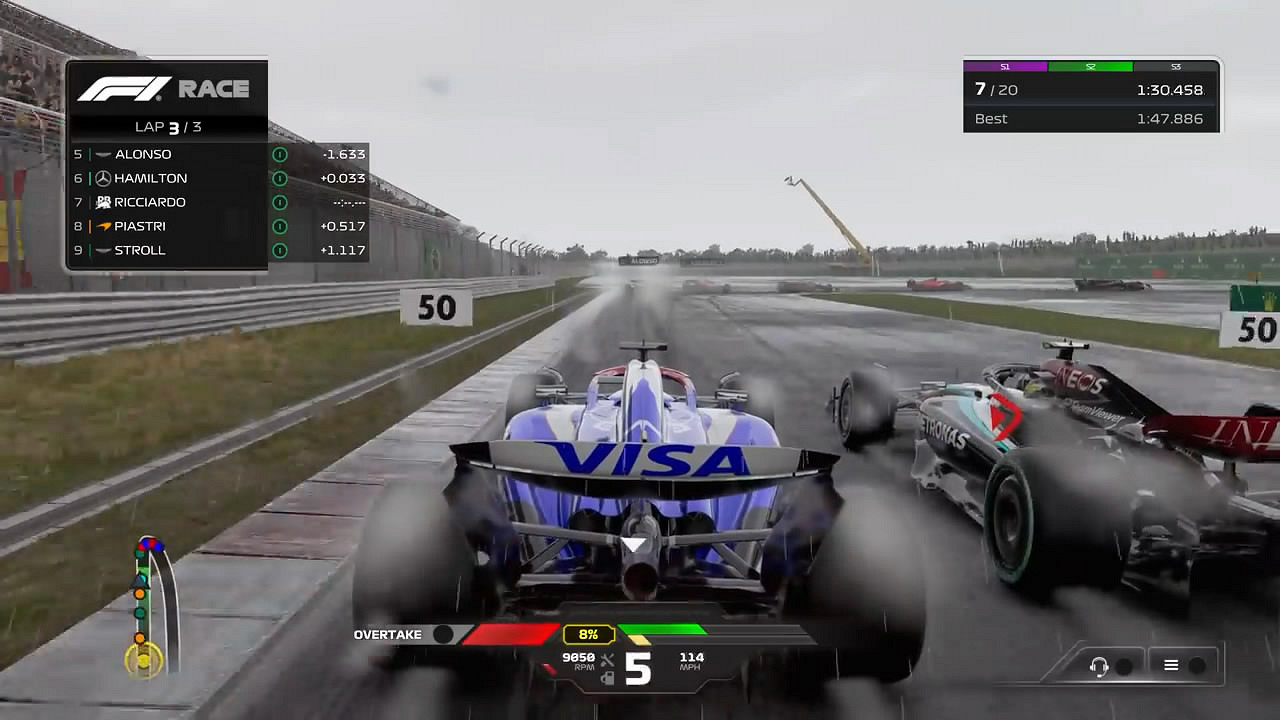This screenshot has height=720, width=1280.
Task: Click Ricciardo's green tyre status ring
Action: pyautogui.click(x=280, y=202)
